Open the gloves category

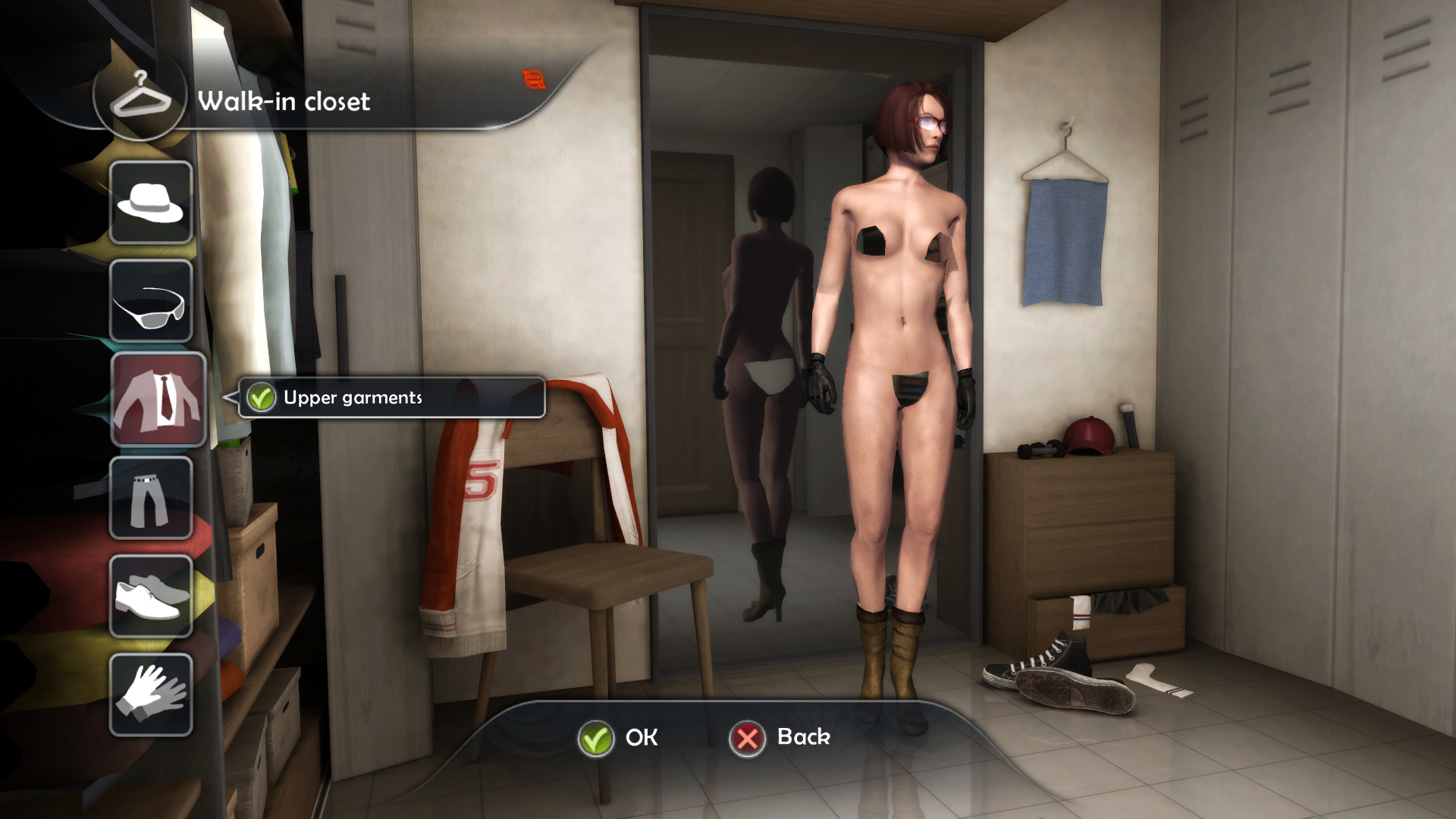click(151, 695)
